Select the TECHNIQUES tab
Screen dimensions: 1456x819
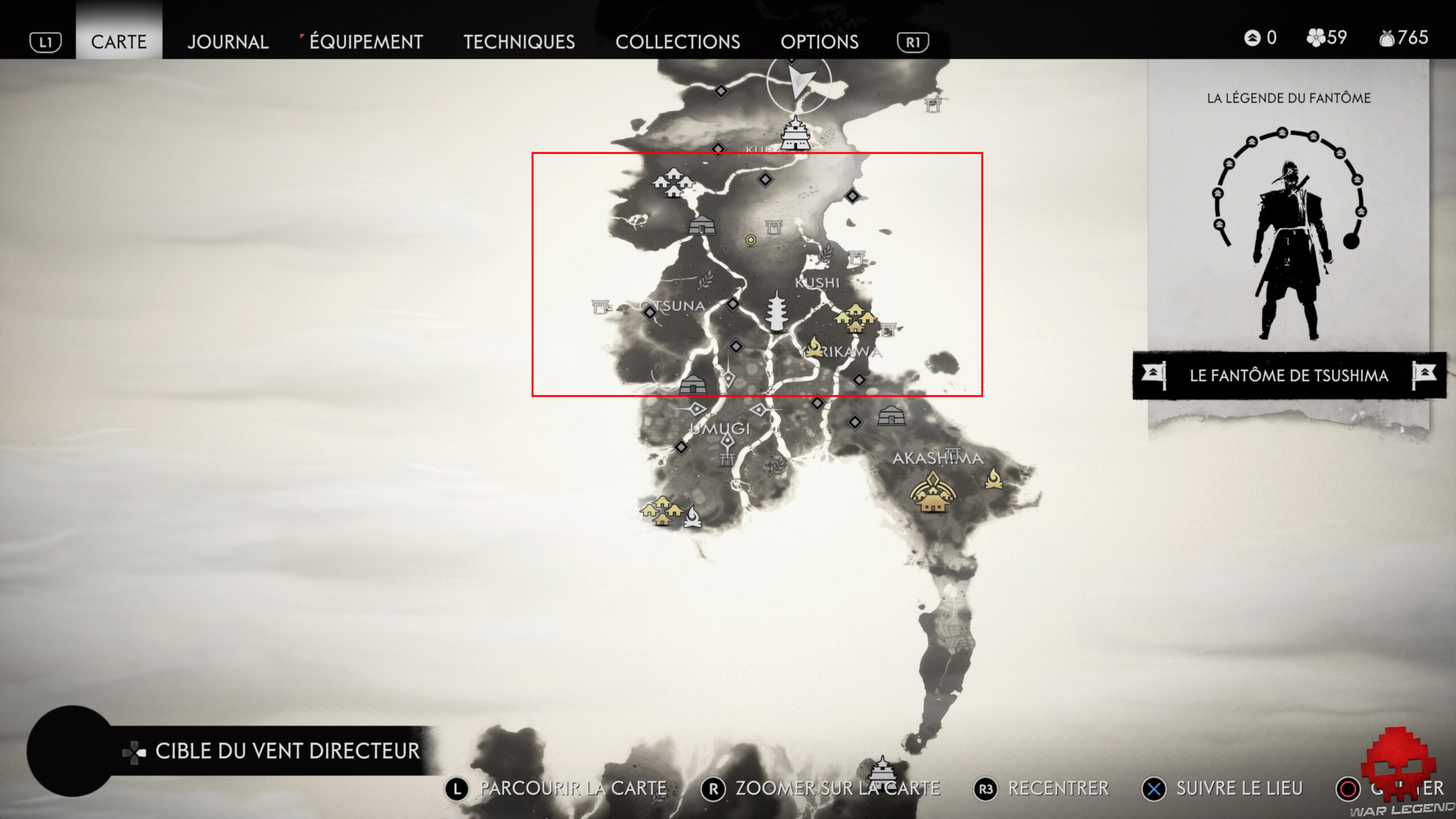[519, 42]
